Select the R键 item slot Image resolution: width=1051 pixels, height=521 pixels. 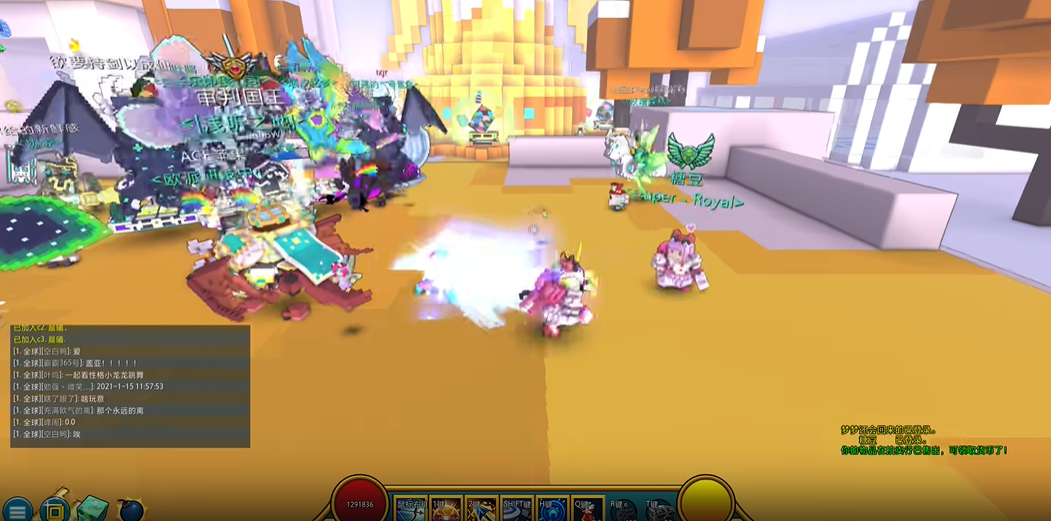point(623,510)
